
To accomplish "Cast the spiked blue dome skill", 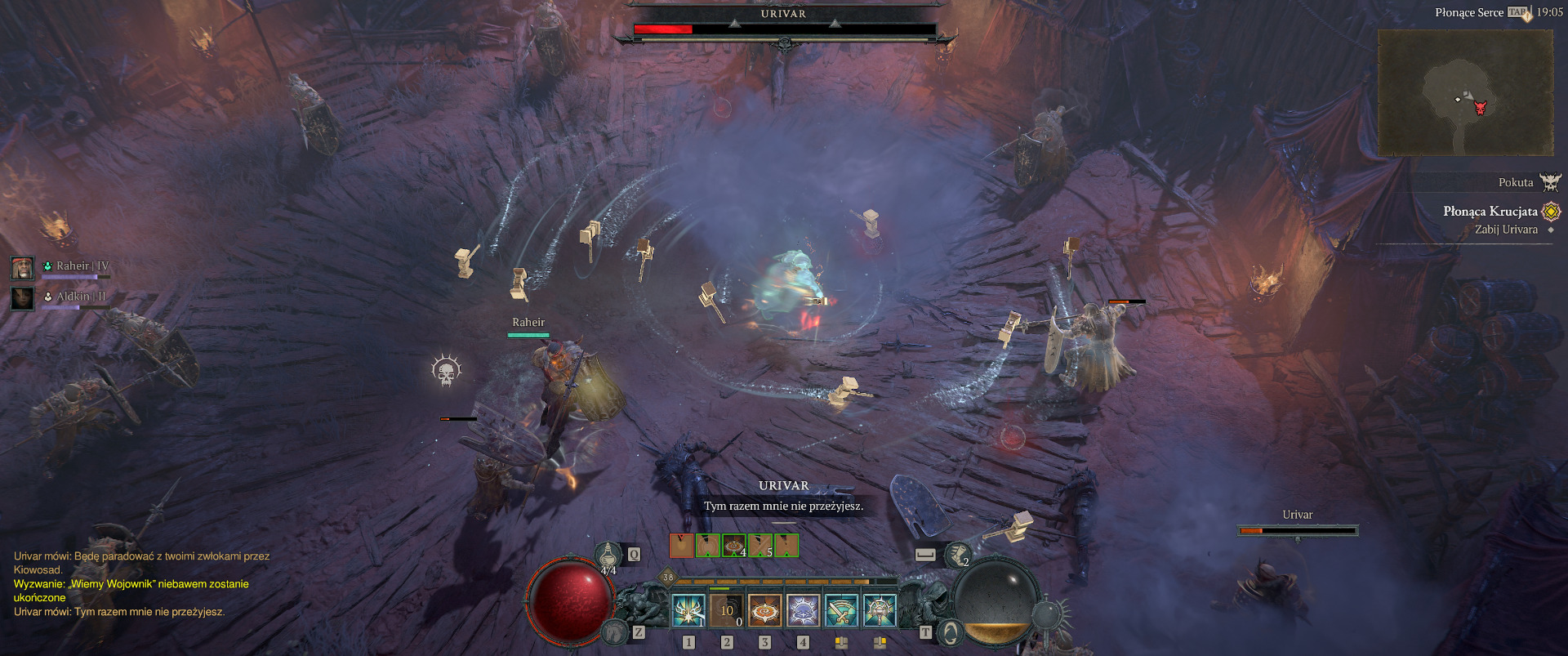I will pyautogui.click(x=803, y=610).
